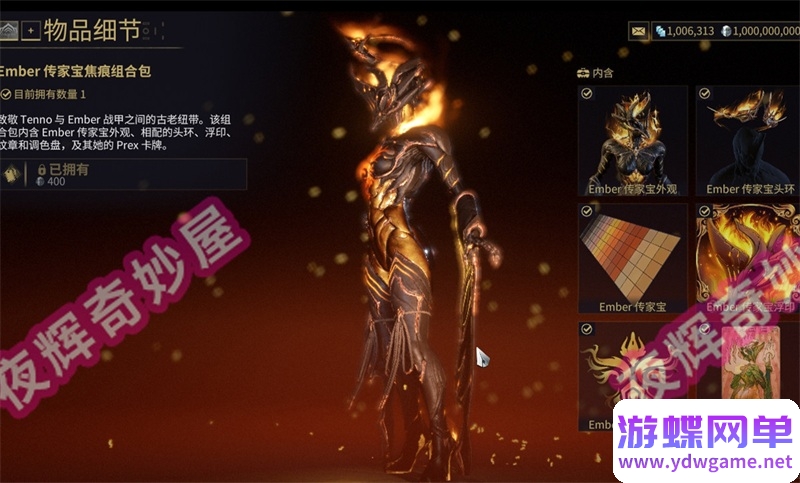800x483 pixels.
Task: Select the Ember 传家宝头环 halo tile
Action: [x=750, y=140]
